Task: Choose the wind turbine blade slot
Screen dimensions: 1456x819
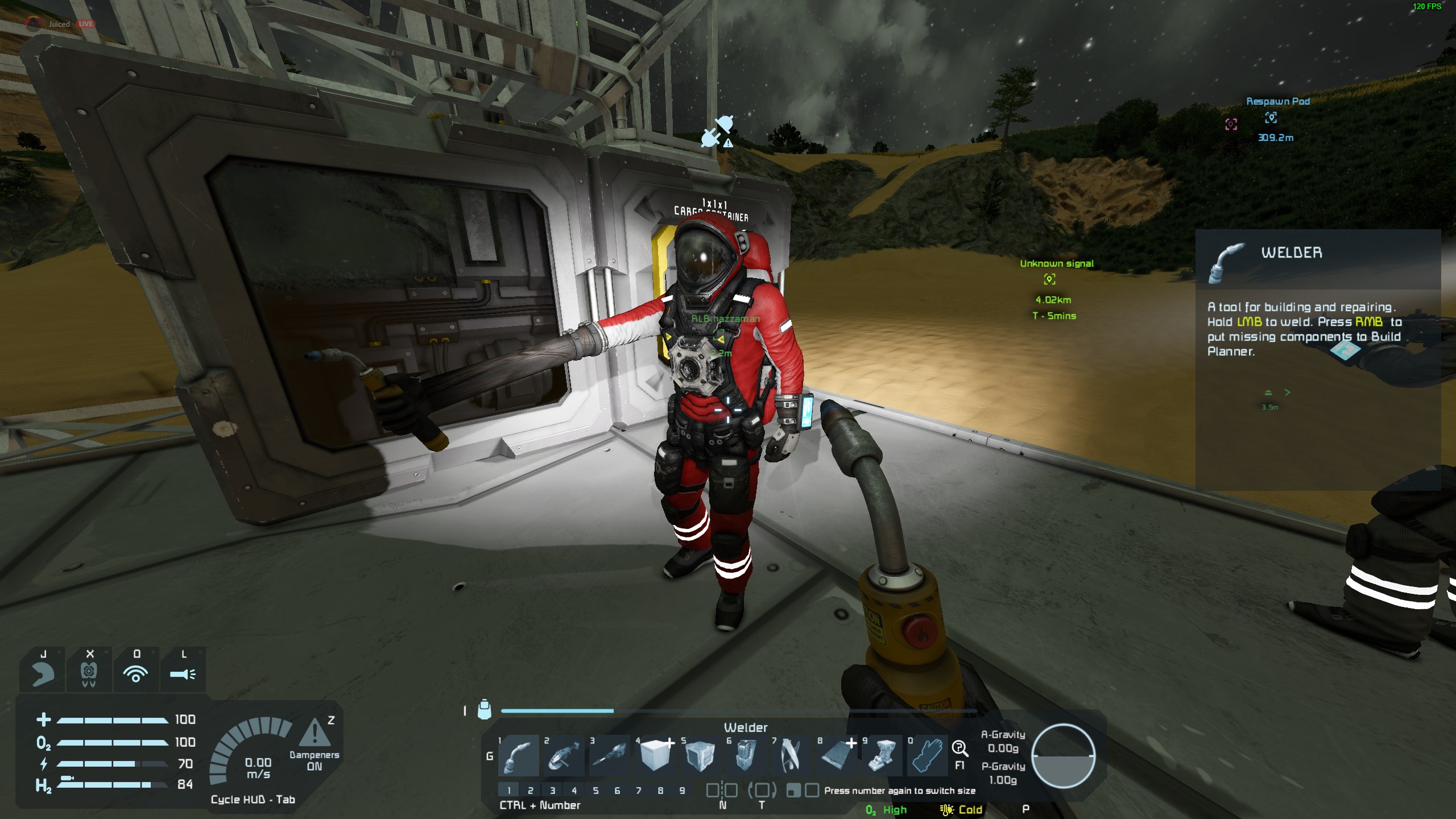Action: click(x=791, y=756)
